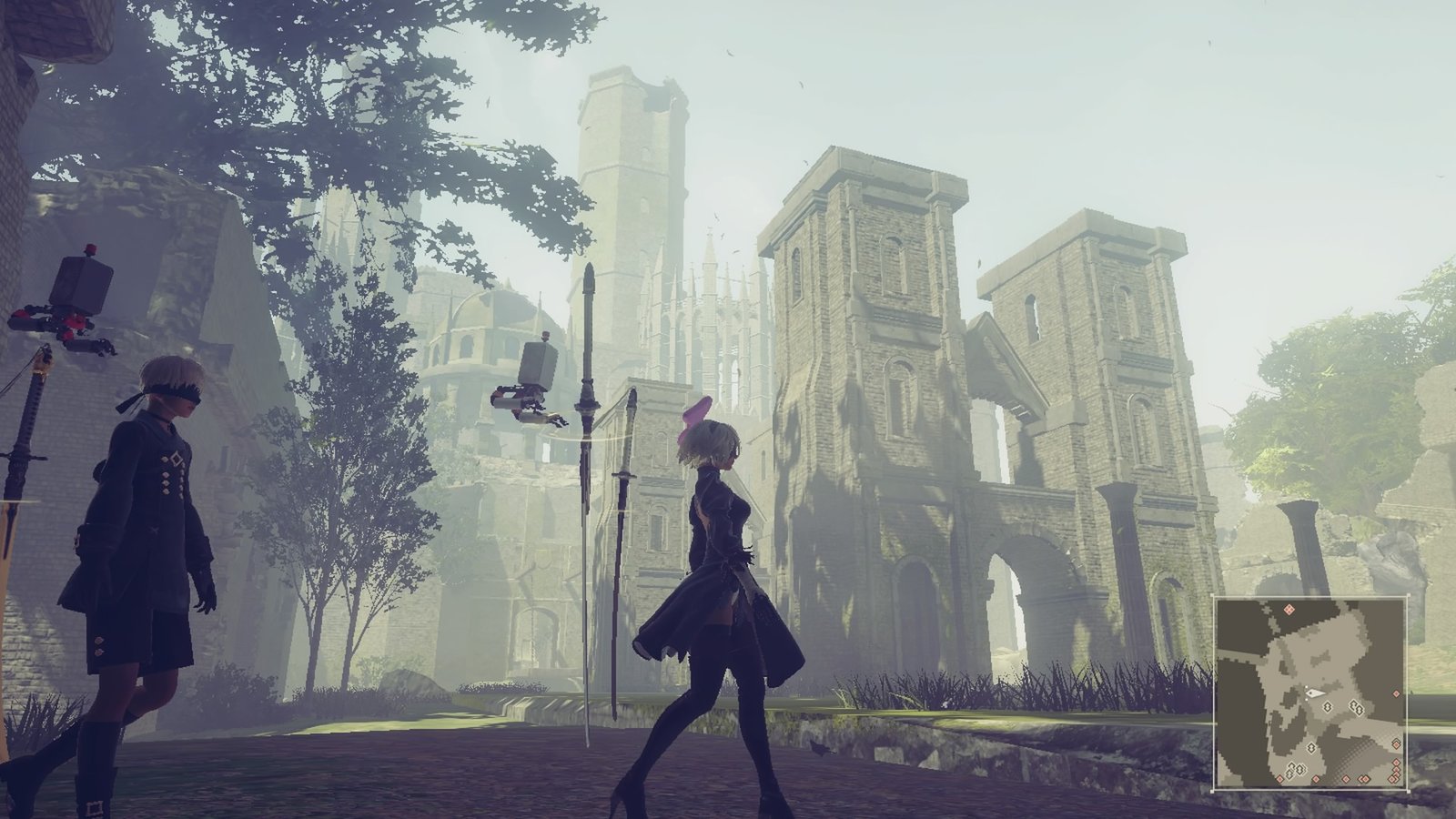Image resolution: width=1456 pixels, height=819 pixels.
Task: Select the white marker in the minimap's lower-left area
Action: [1311, 747]
